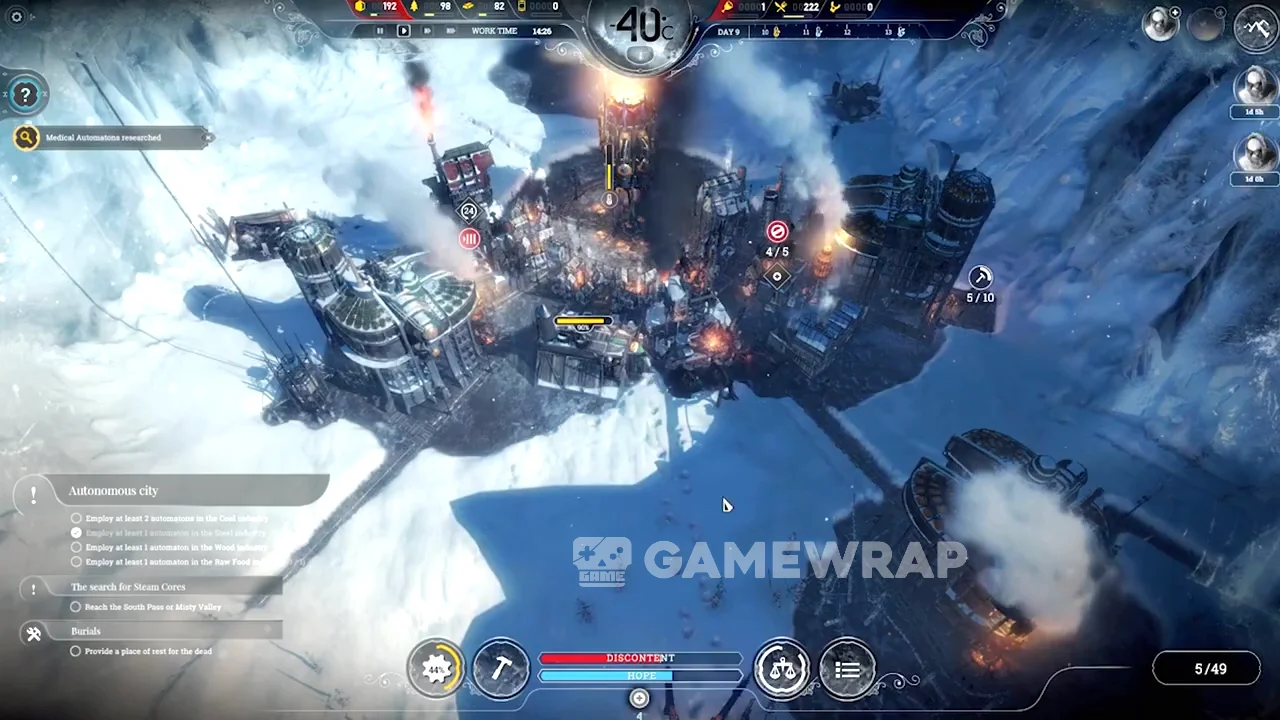Open the scout recruitment portrait with plus
This screenshot has width=1280, height=720.
coord(1162,24)
